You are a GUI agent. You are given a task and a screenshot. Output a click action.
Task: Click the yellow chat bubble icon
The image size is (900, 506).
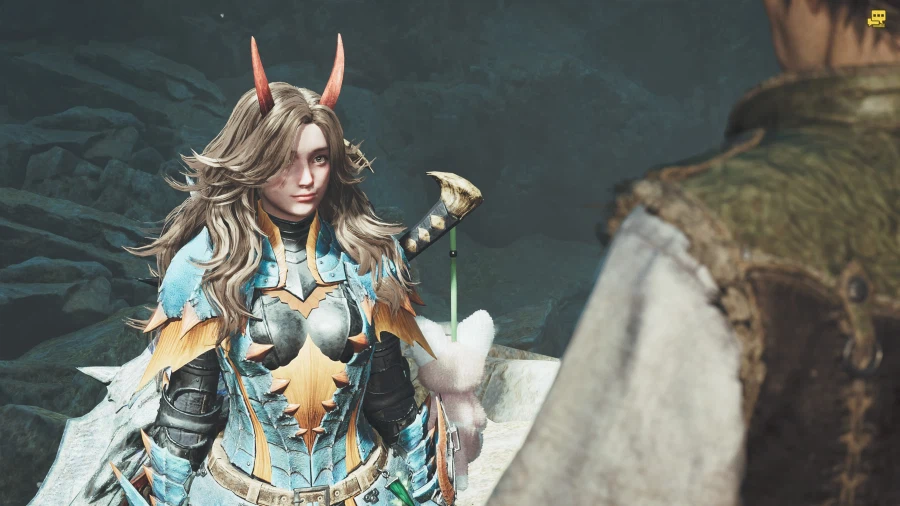[x=877, y=18]
